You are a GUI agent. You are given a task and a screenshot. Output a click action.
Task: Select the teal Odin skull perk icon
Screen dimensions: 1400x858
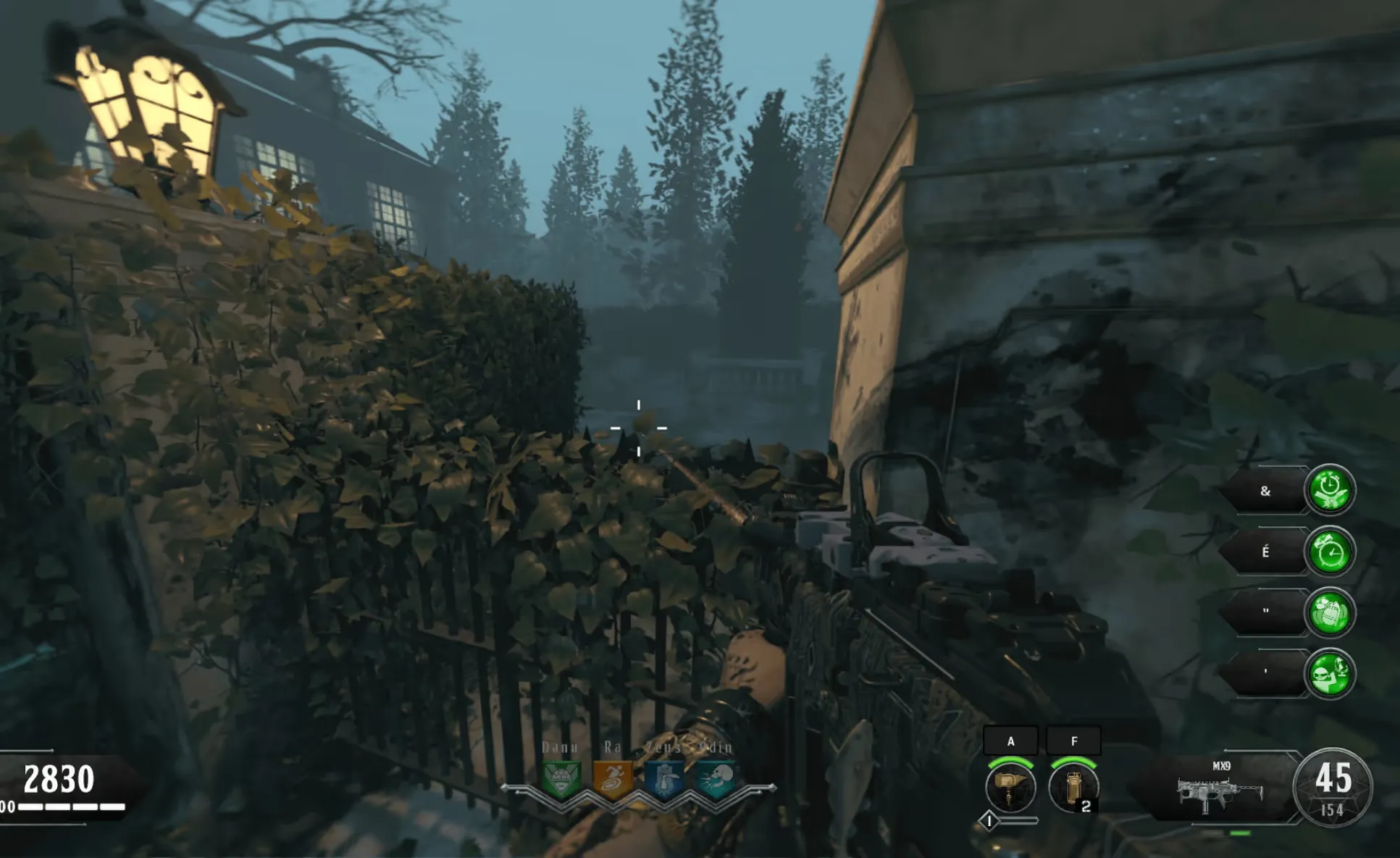[x=716, y=779]
